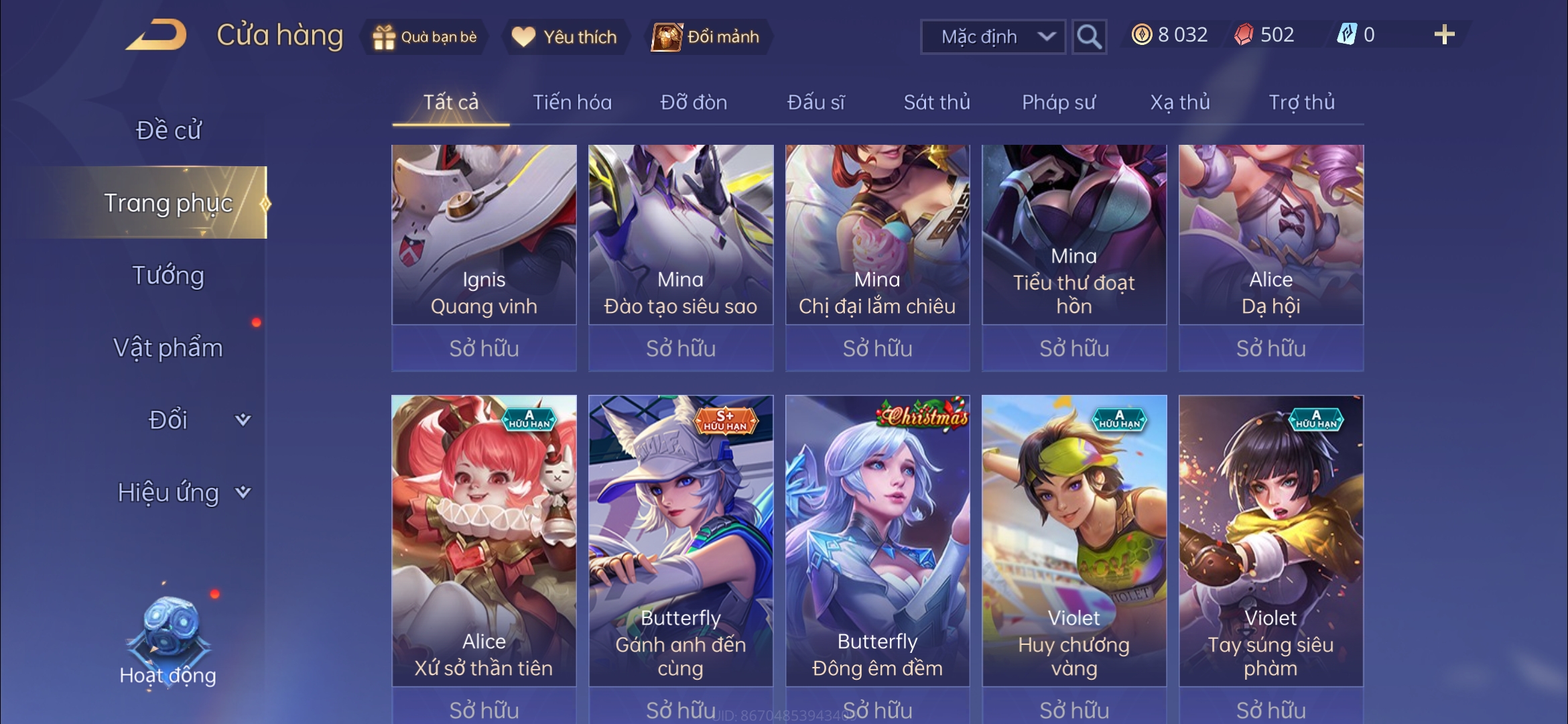Go to the Vật phẩm items section
Screen dimensions: 1568x724
pos(168,348)
